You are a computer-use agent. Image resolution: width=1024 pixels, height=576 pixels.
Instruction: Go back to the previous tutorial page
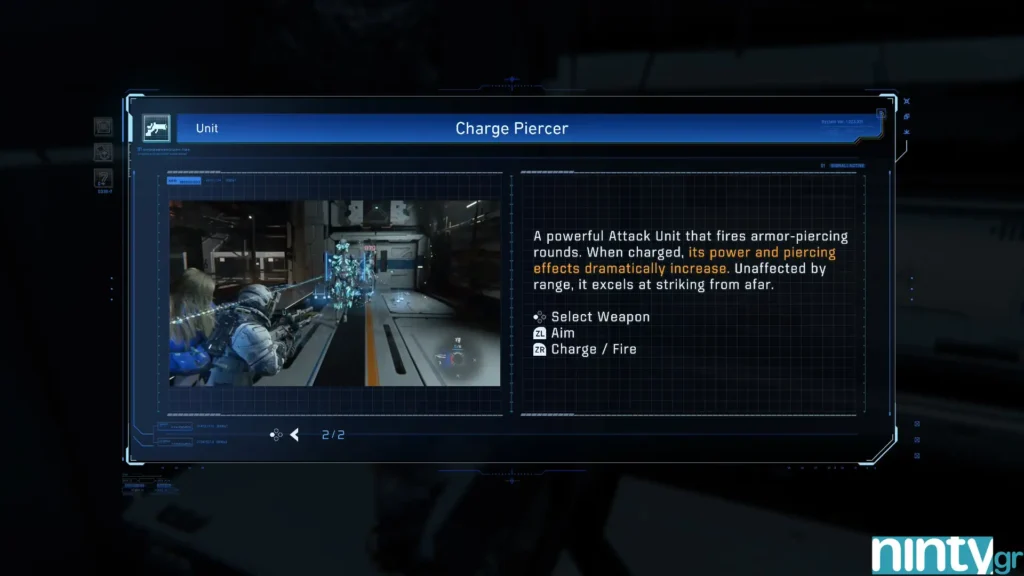pos(295,434)
